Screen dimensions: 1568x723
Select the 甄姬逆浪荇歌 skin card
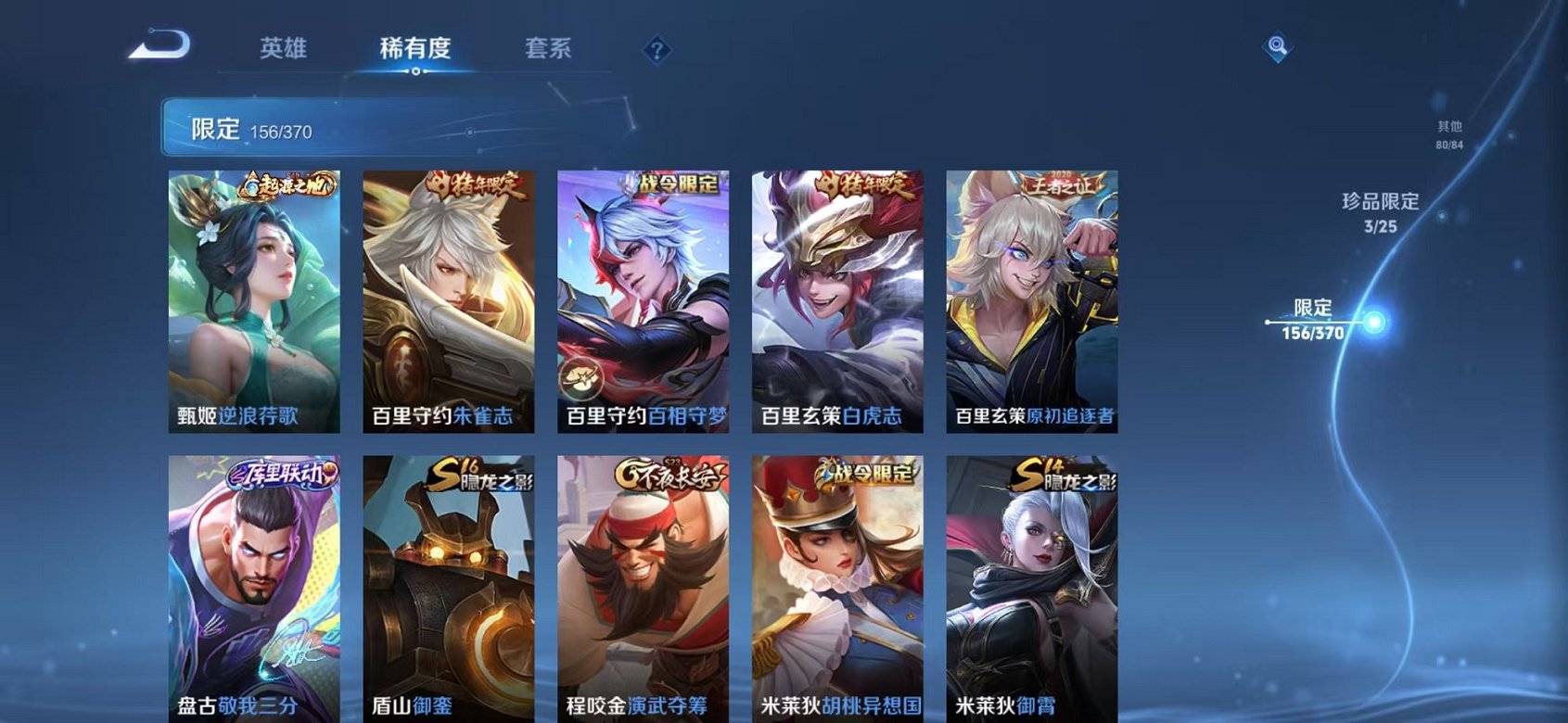coord(257,297)
